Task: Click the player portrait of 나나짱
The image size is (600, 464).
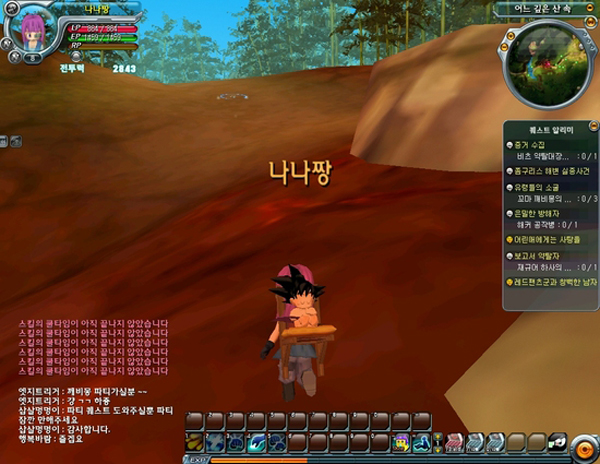Action: (33, 28)
